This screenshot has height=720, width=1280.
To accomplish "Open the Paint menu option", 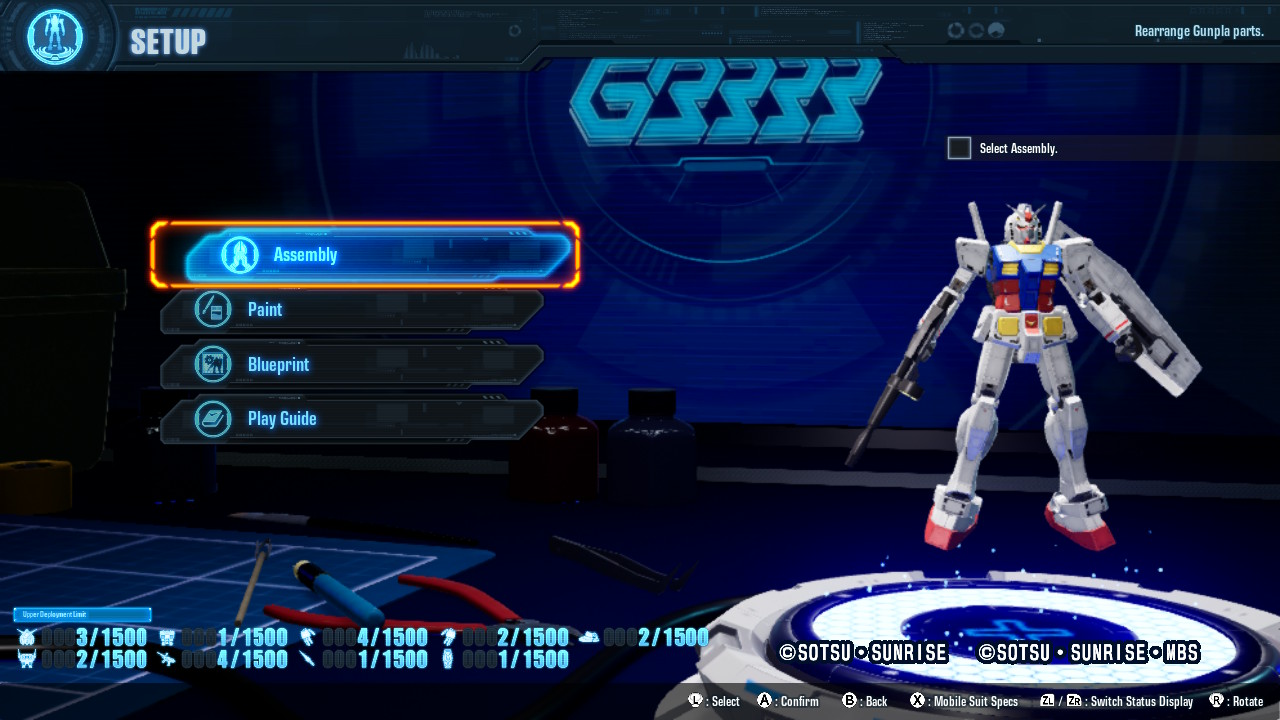I will click(x=352, y=310).
